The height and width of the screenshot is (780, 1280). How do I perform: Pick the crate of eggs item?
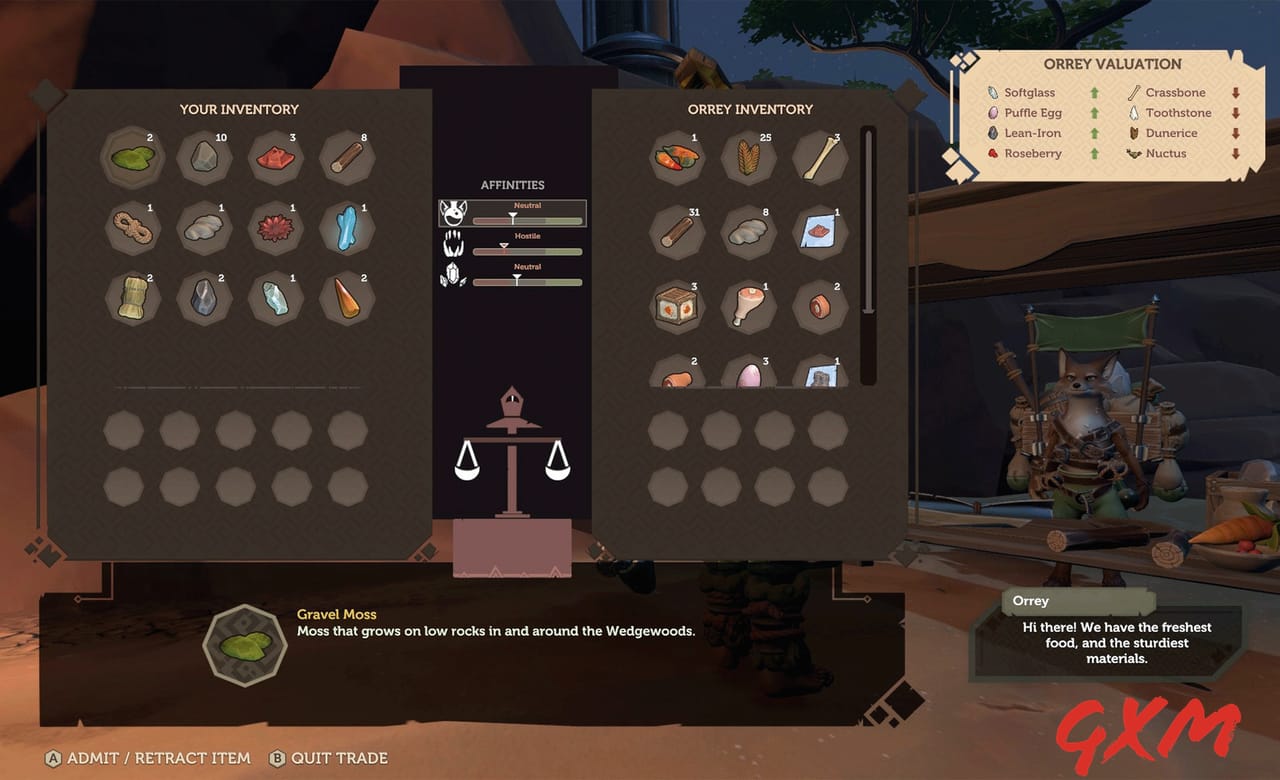click(676, 307)
